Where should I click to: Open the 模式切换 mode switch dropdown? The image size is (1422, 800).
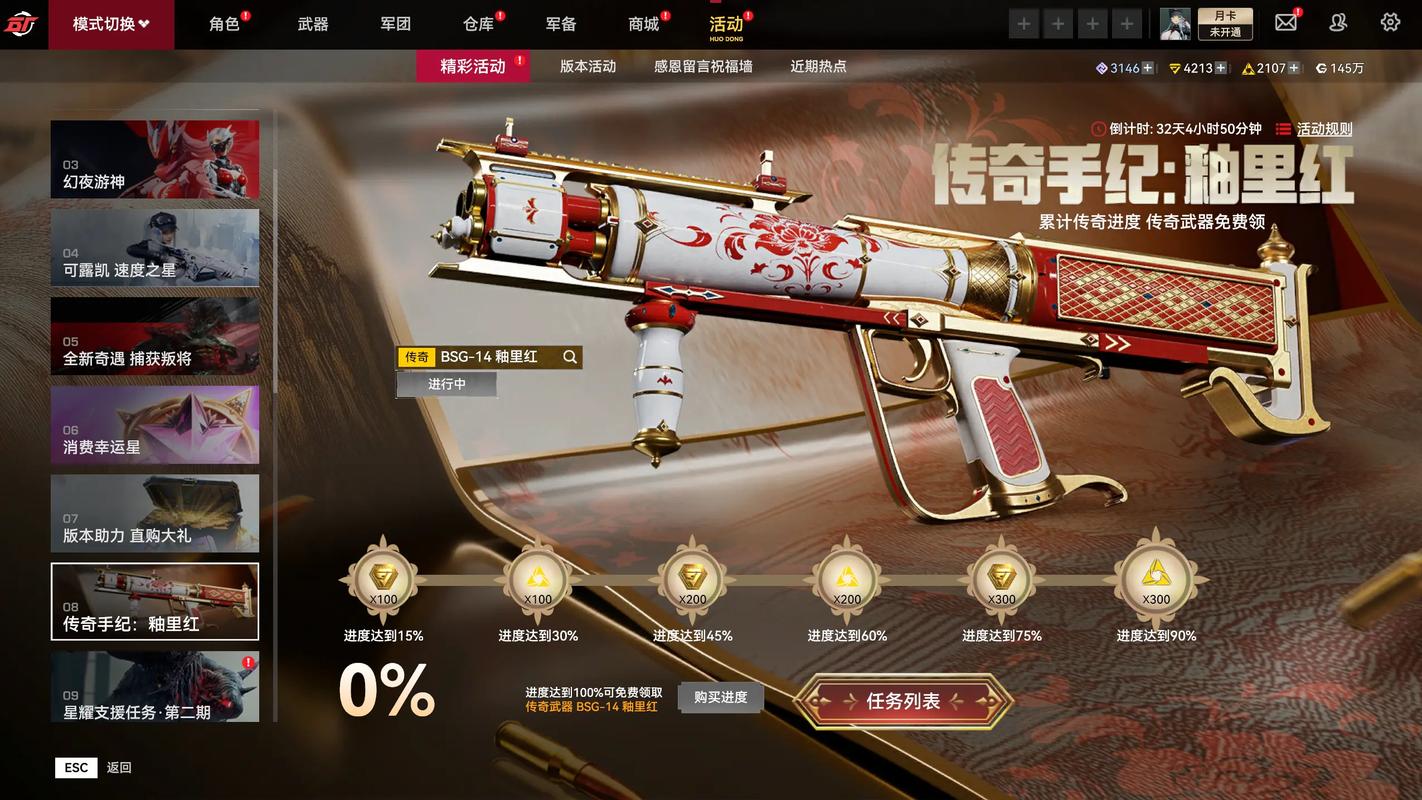tap(111, 24)
